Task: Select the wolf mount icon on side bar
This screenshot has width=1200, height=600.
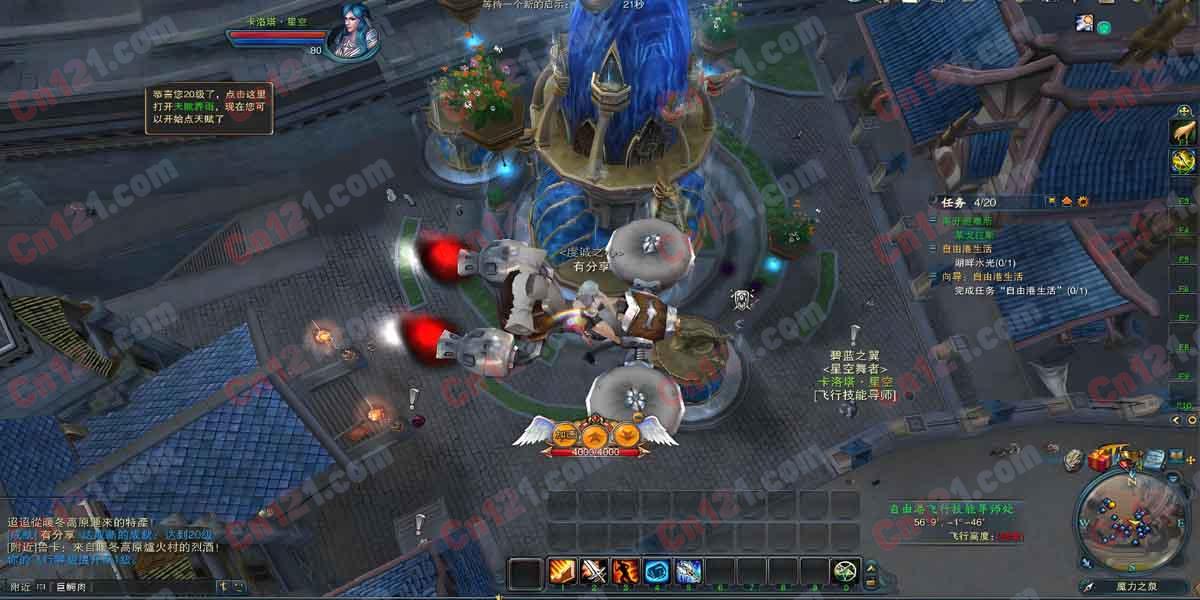Action: coord(1183,131)
